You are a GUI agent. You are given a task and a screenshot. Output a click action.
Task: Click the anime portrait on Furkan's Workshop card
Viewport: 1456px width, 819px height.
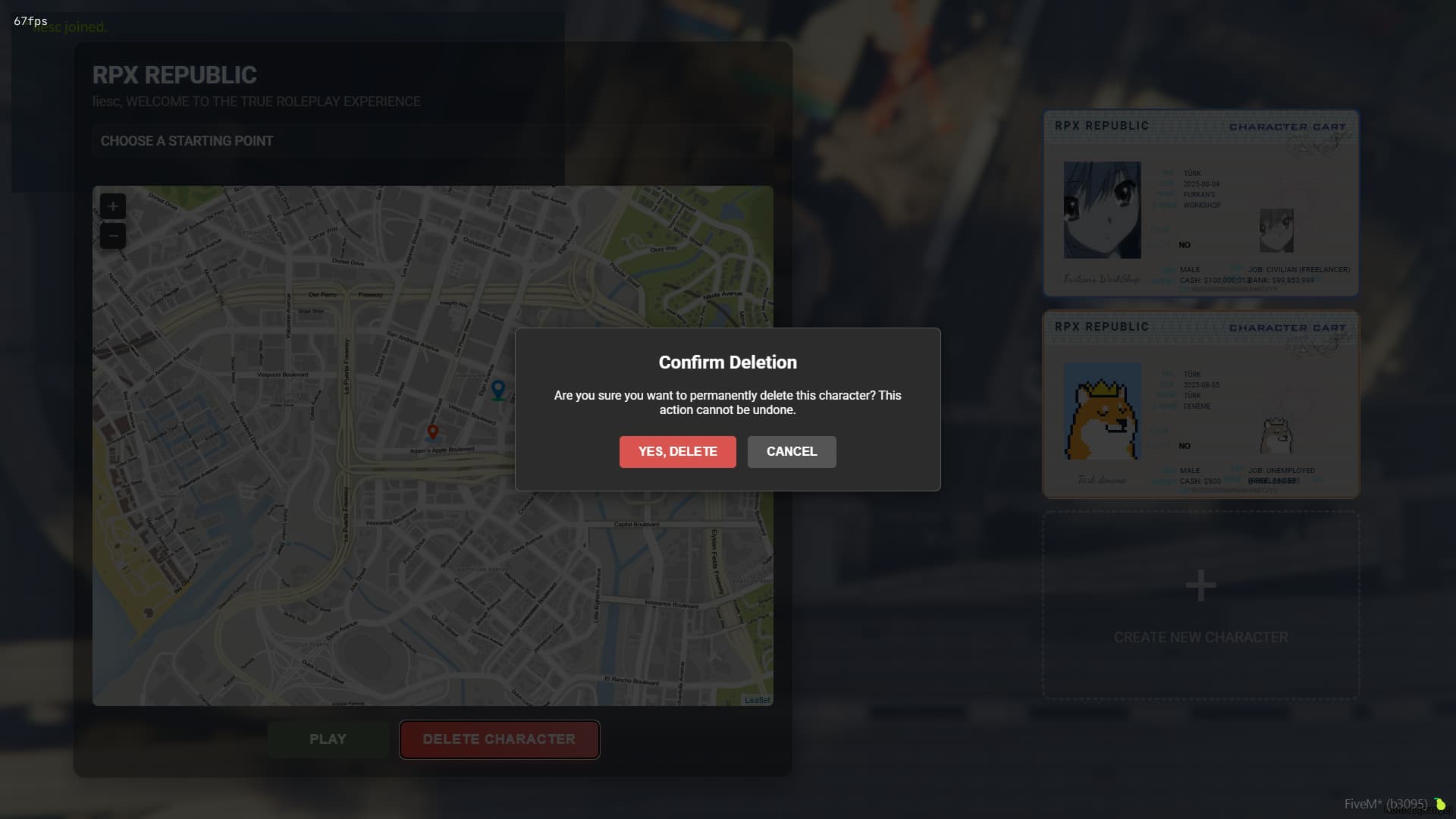[x=1101, y=210]
